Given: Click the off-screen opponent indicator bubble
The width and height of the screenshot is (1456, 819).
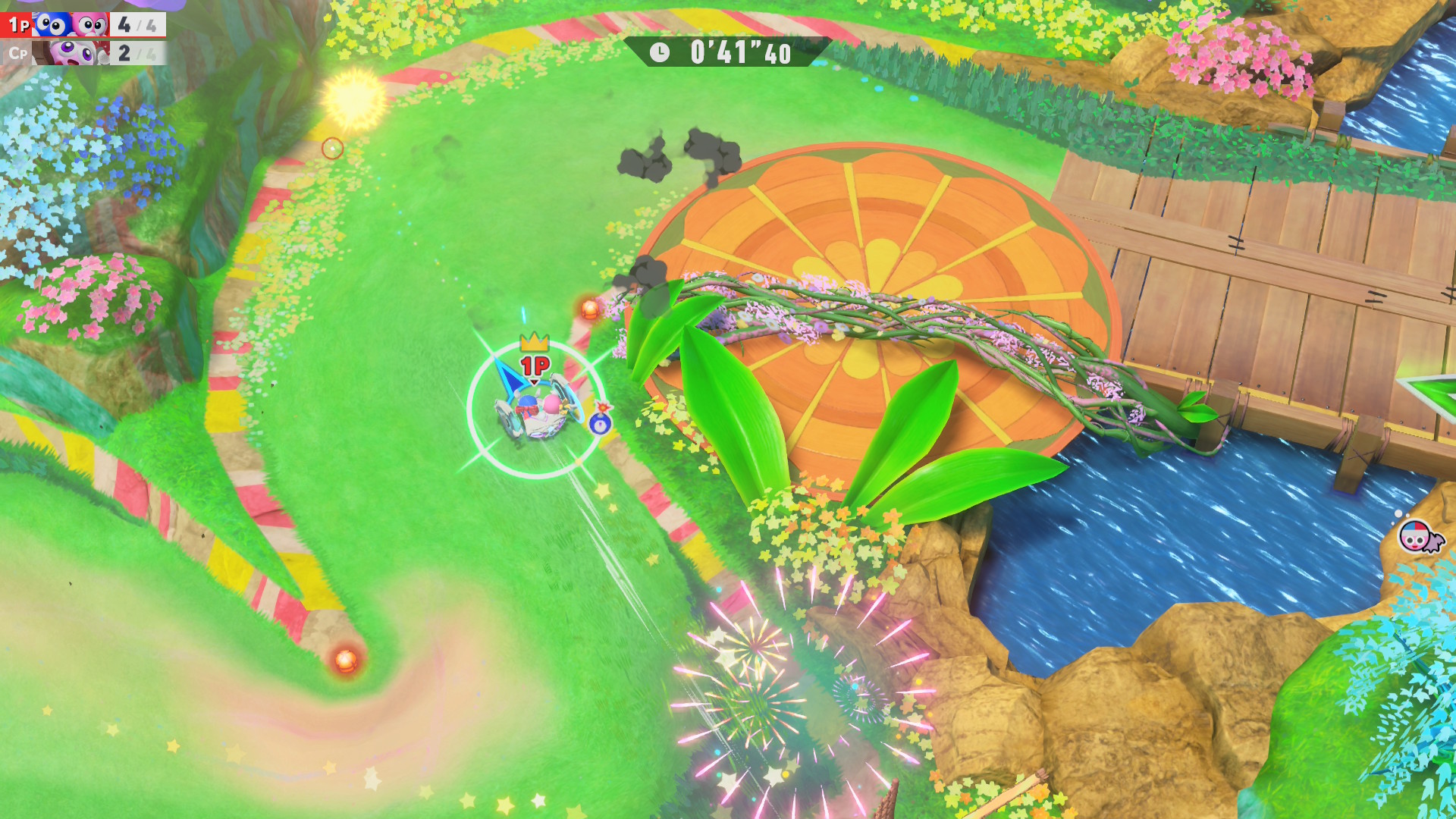Looking at the screenshot, I should click(x=1415, y=536).
